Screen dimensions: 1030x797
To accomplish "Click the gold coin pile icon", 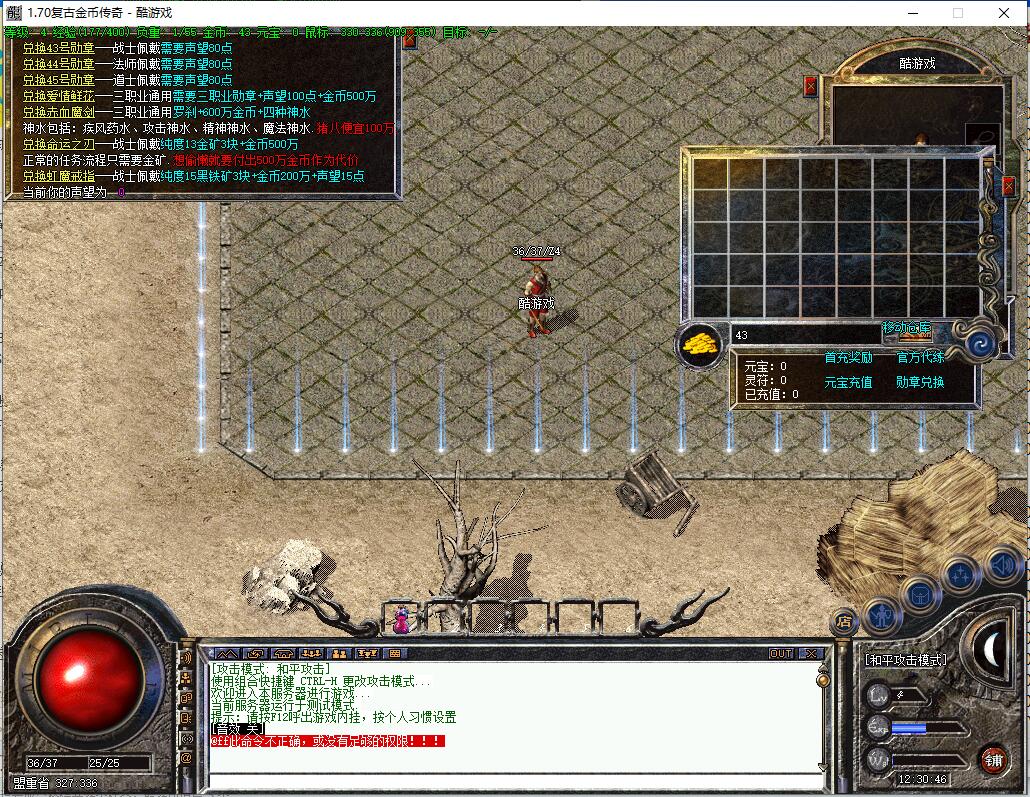I will click(701, 344).
